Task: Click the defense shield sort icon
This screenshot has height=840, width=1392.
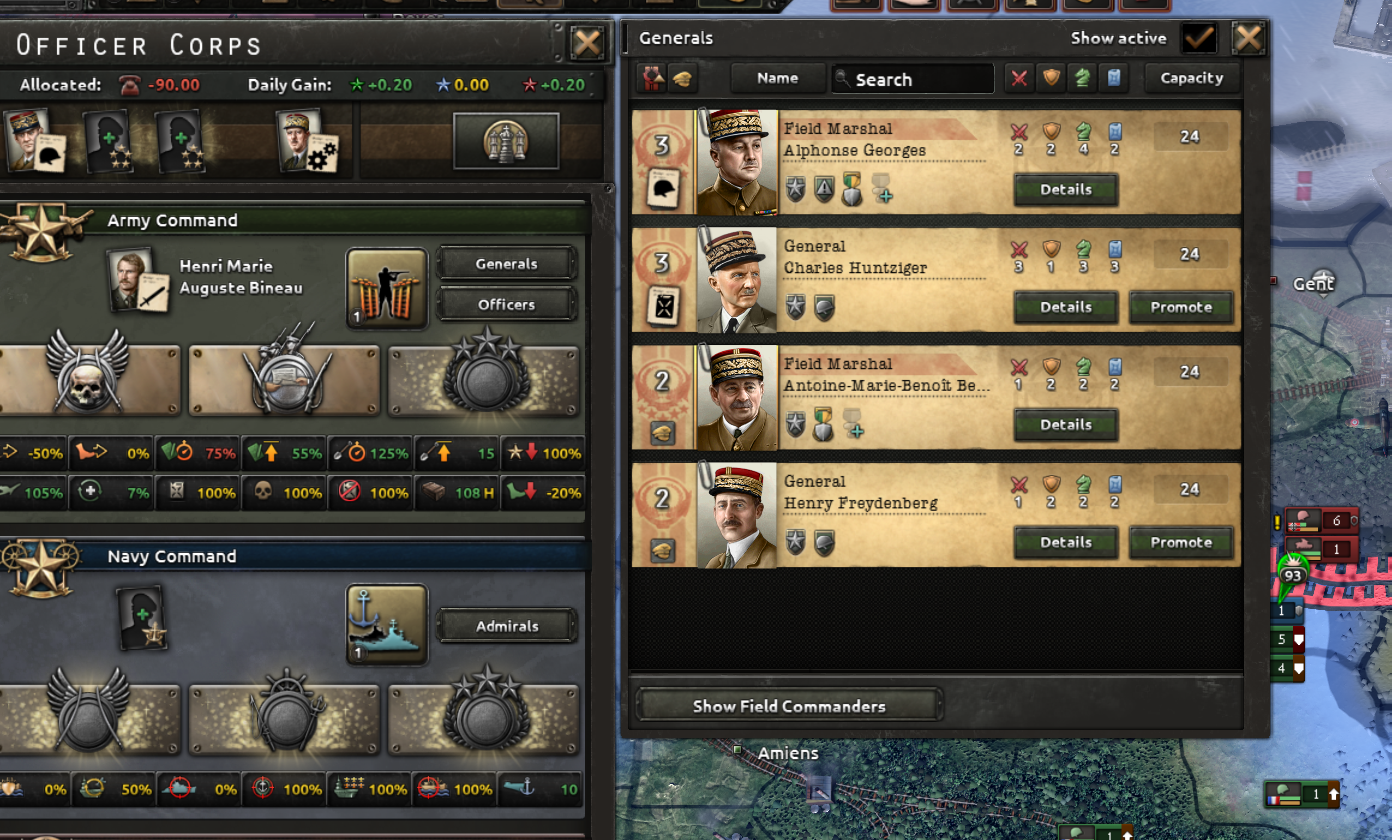Action: pyautogui.click(x=1051, y=77)
